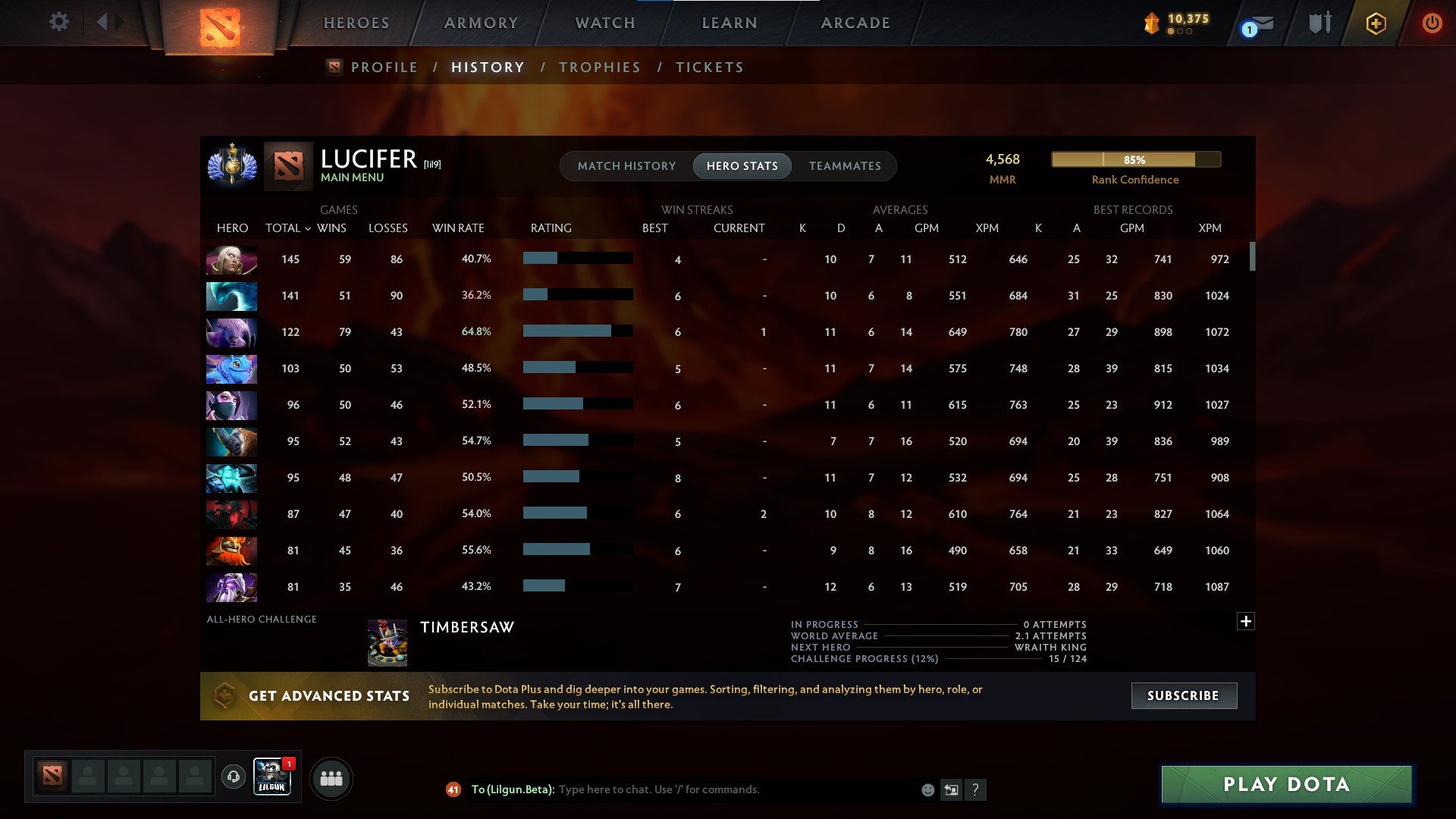
Task: Click the settings gear icon
Action: tap(58, 22)
